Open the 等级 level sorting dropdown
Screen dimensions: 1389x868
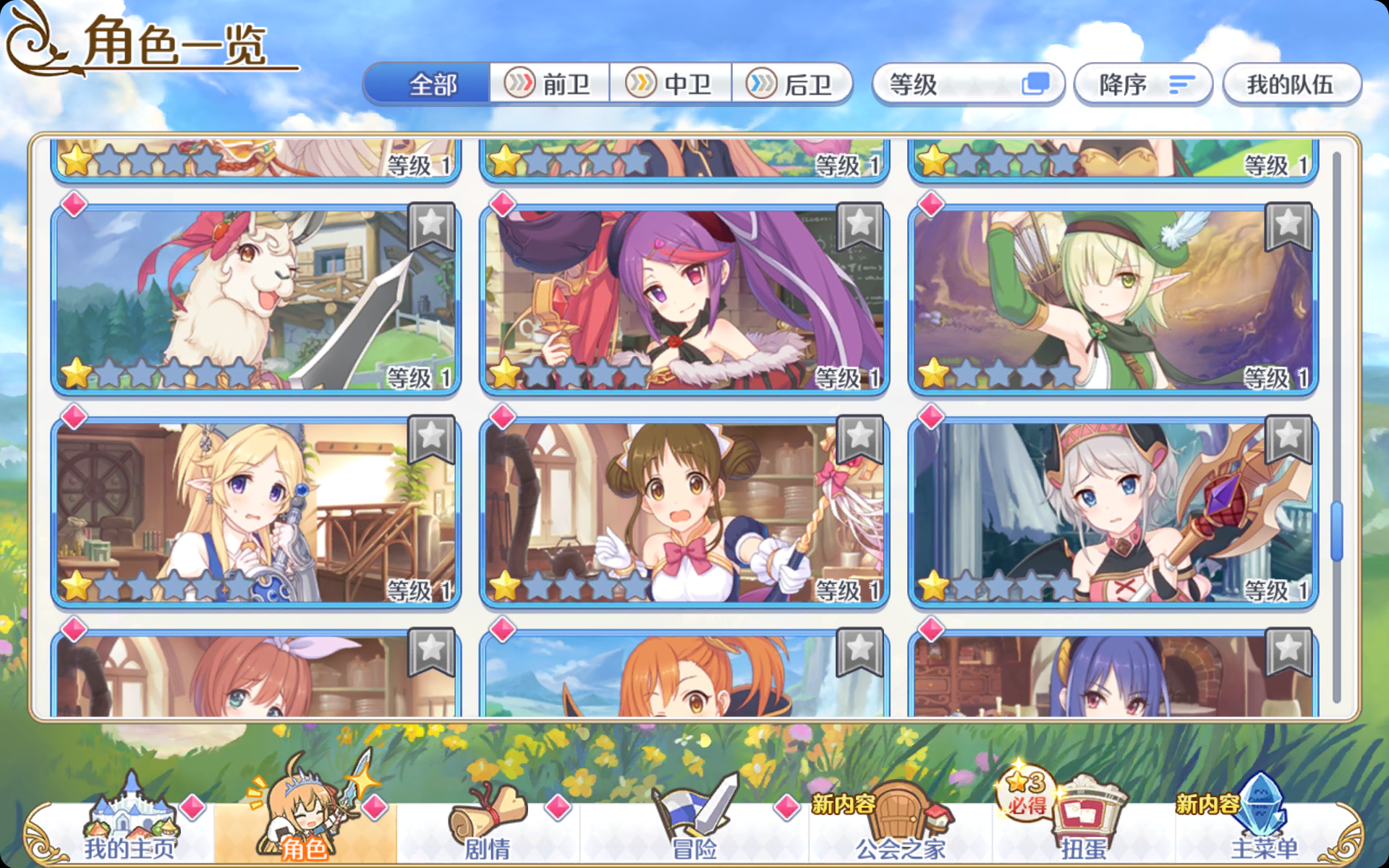tap(969, 85)
